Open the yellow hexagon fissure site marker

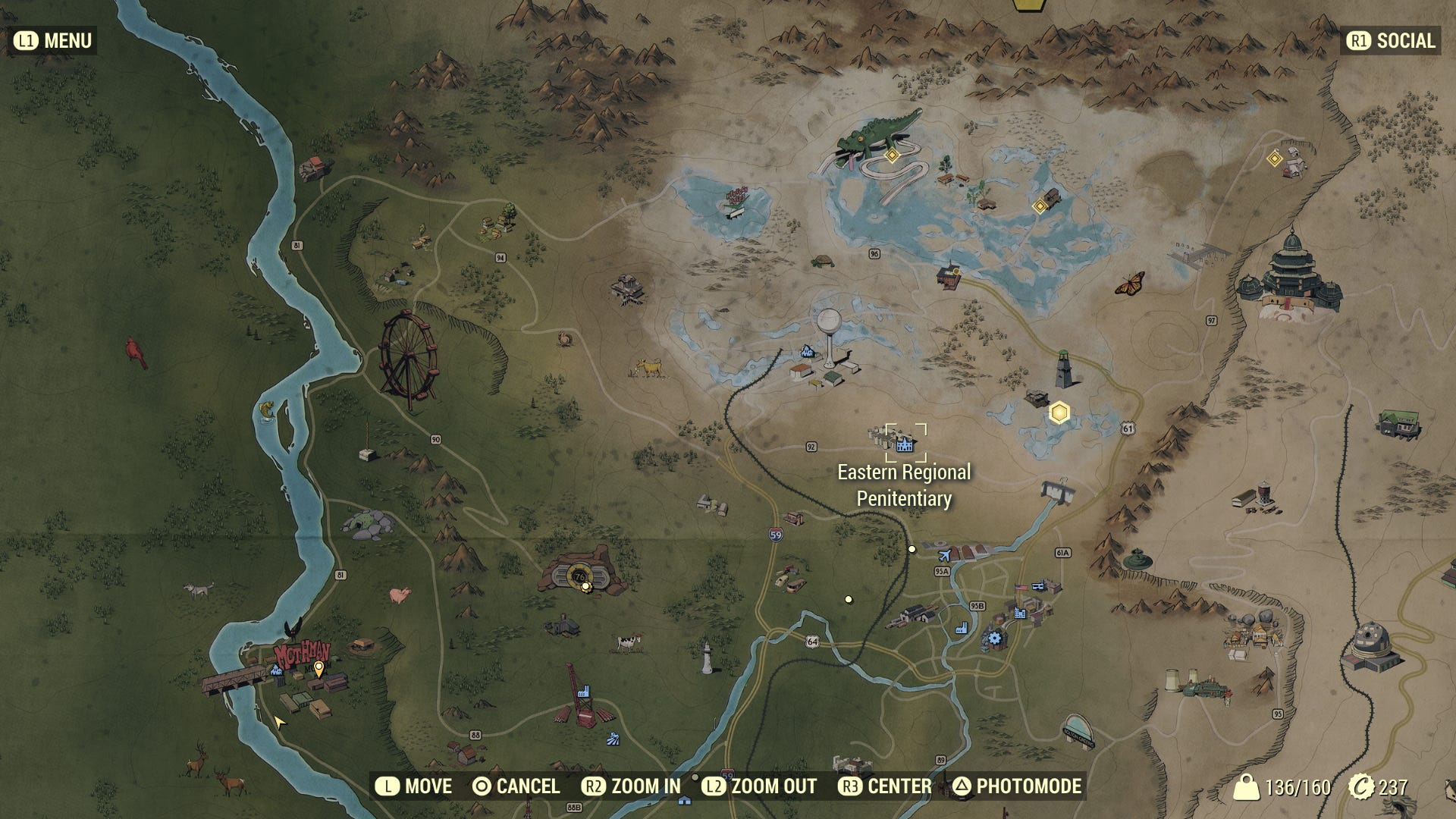(1060, 412)
